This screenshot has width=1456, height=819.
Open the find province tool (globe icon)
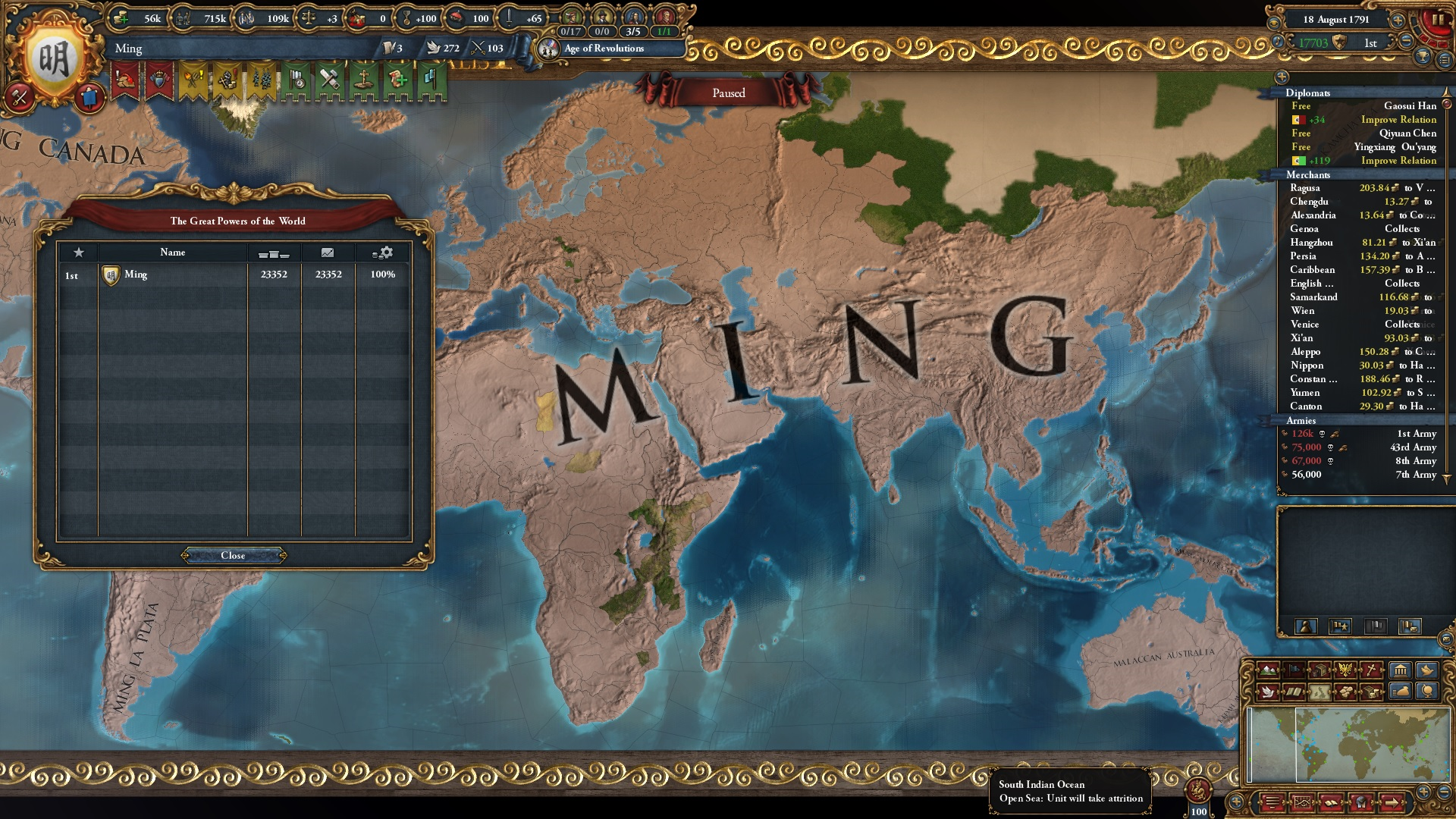click(1429, 692)
